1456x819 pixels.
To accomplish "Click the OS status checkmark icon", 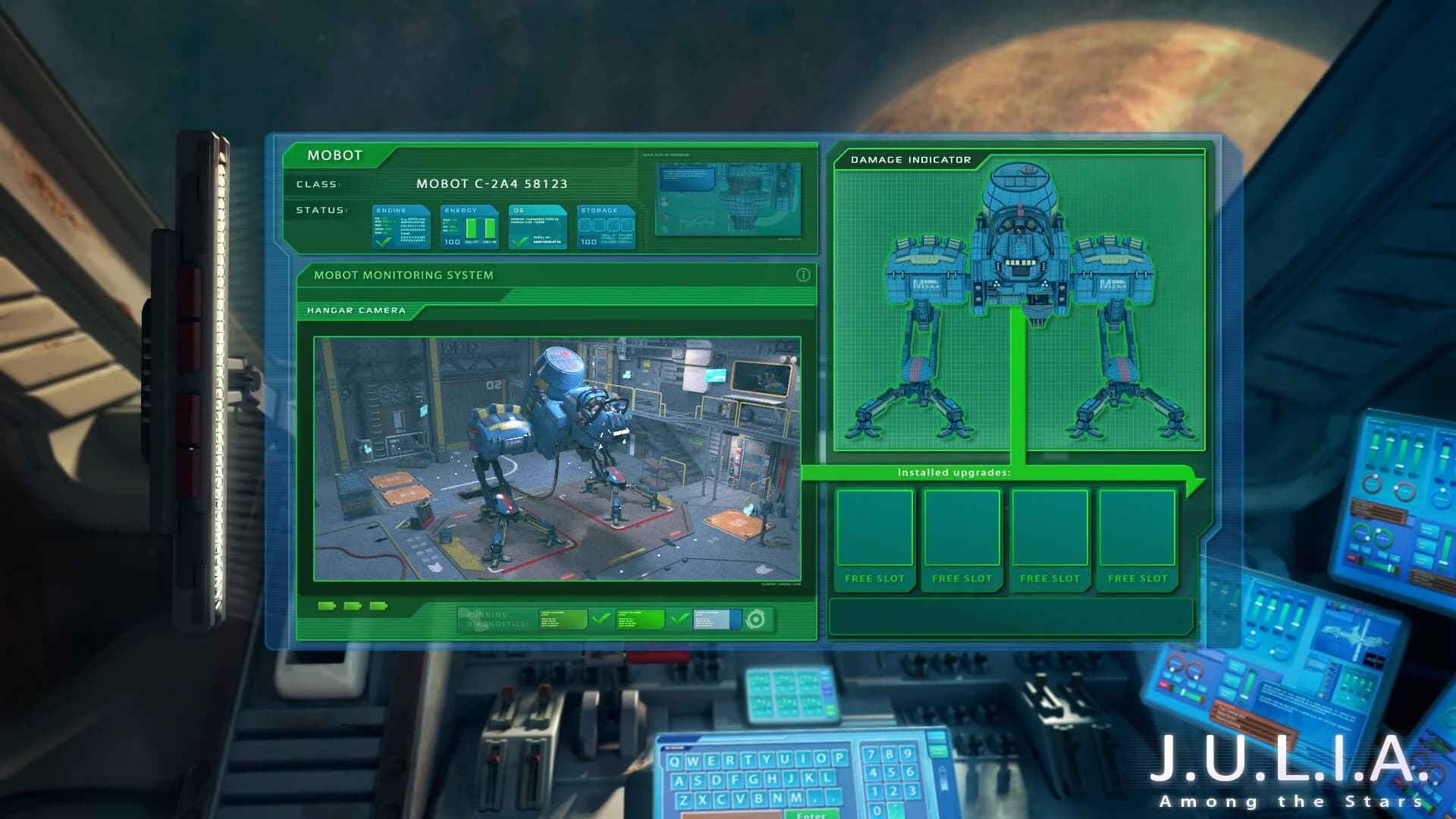I will 519,243.
